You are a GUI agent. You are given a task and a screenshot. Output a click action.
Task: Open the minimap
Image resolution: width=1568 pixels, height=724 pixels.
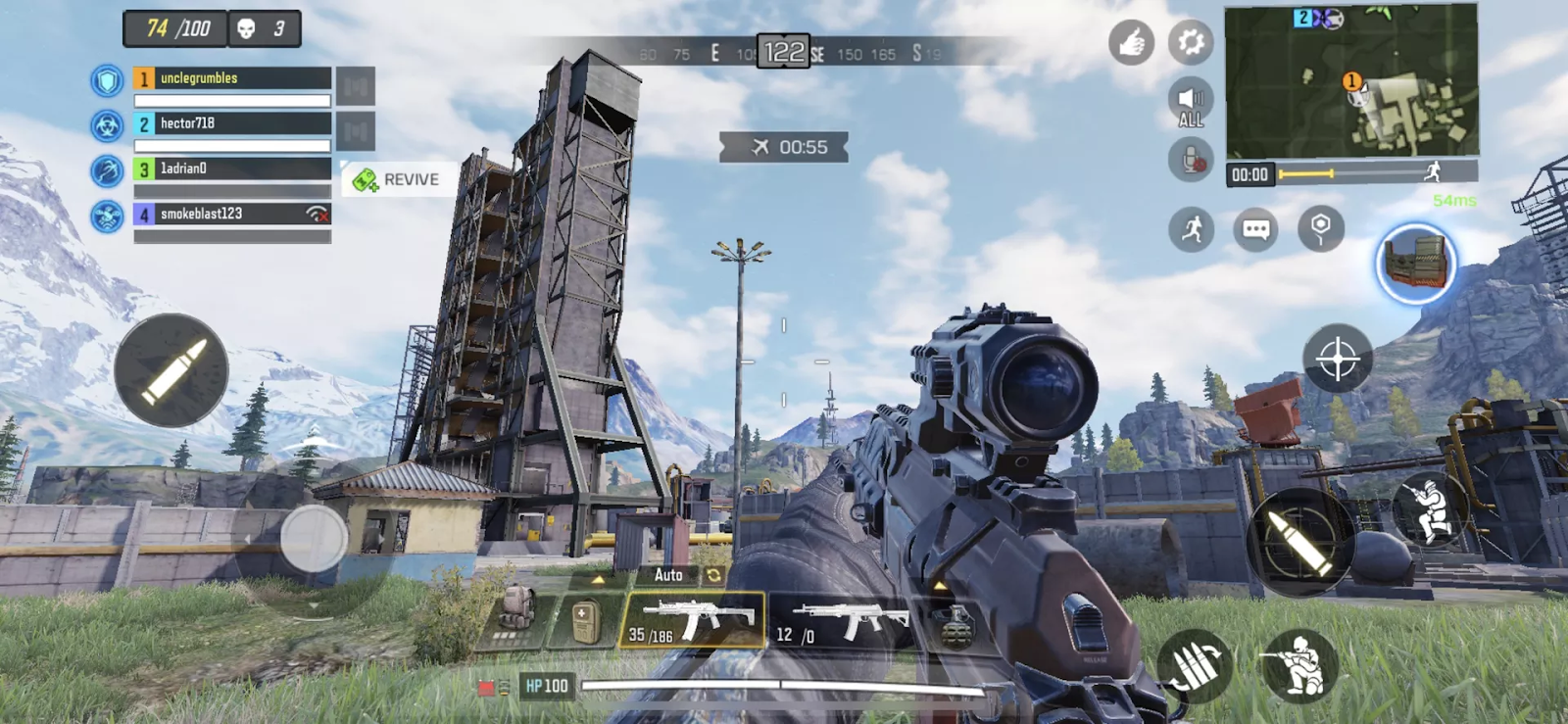[1351, 81]
